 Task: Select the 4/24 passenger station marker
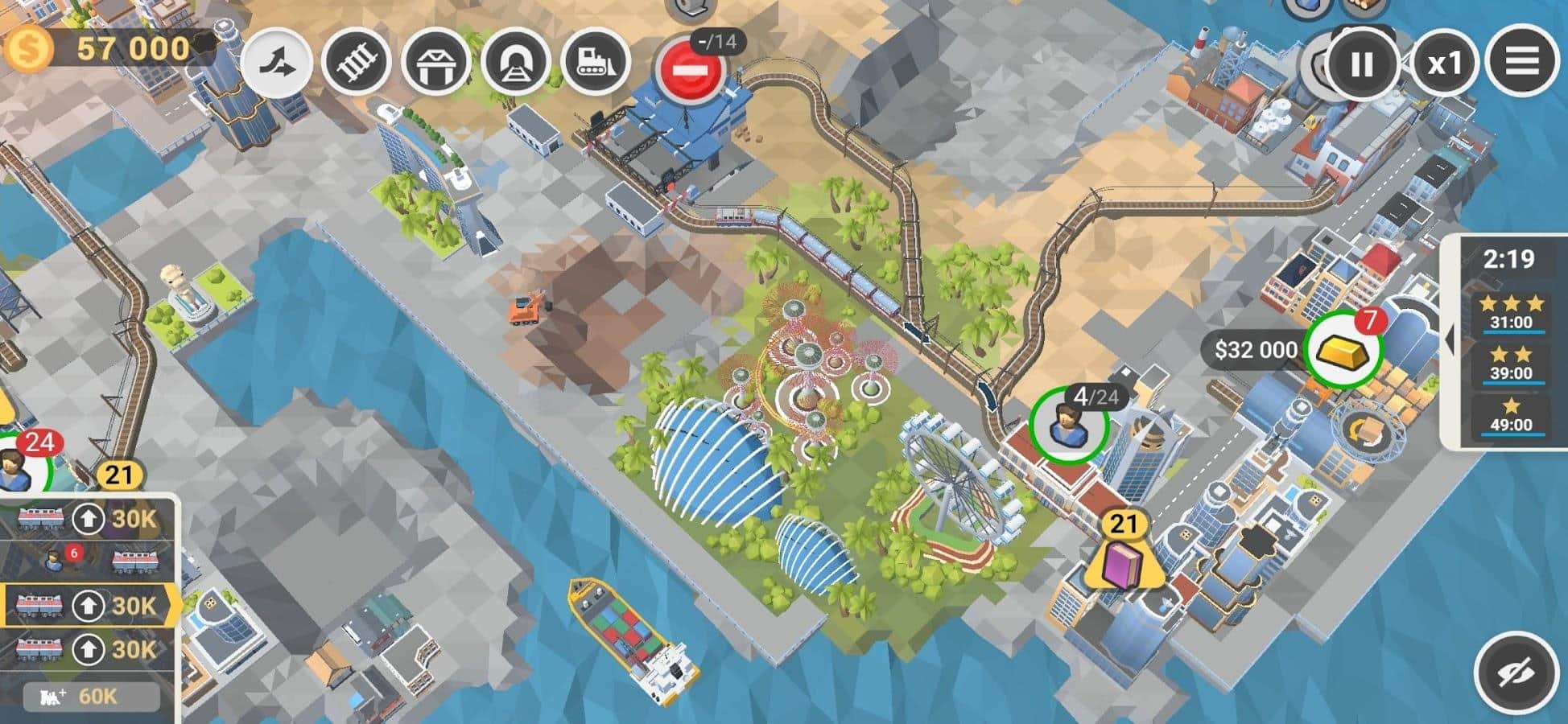(1069, 426)
